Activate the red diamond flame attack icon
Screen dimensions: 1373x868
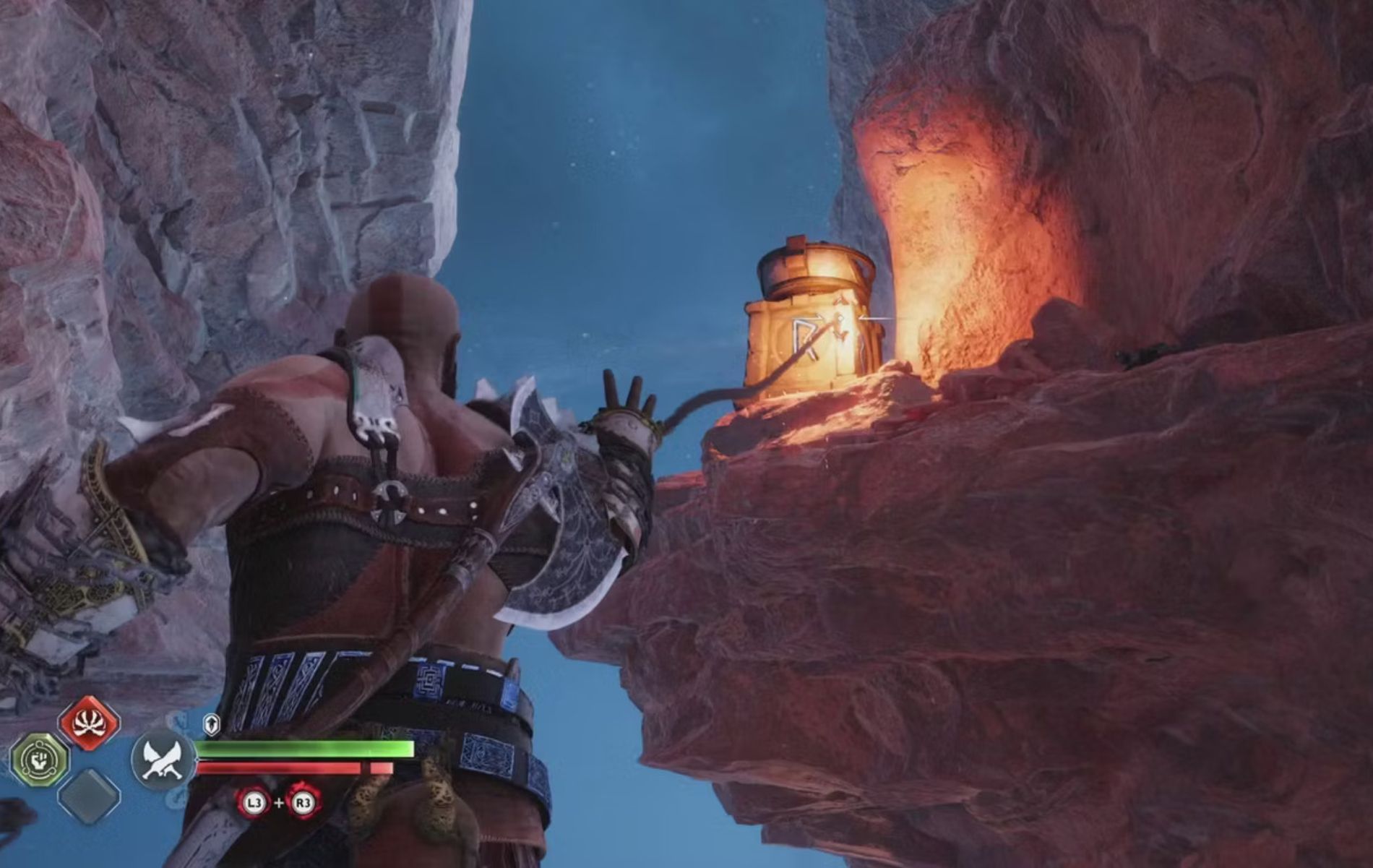[x=89, y=722]
